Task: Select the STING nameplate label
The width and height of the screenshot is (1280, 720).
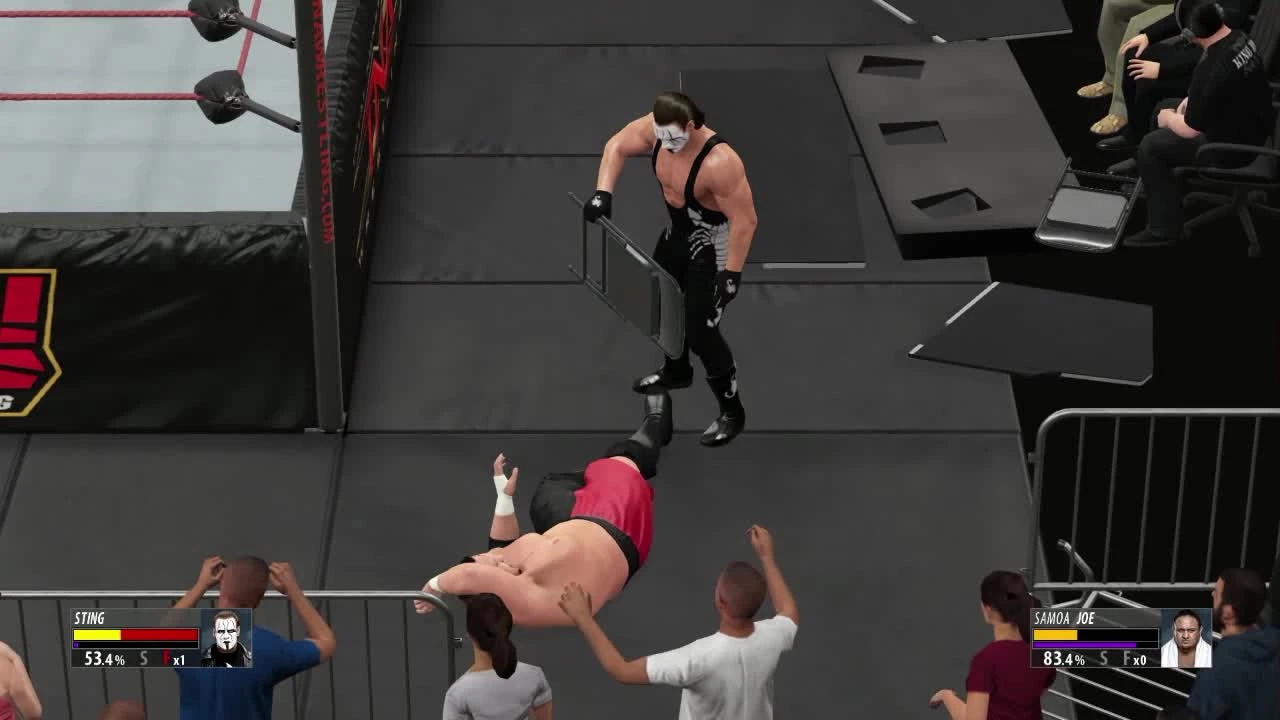Action: tap(89, 618)
